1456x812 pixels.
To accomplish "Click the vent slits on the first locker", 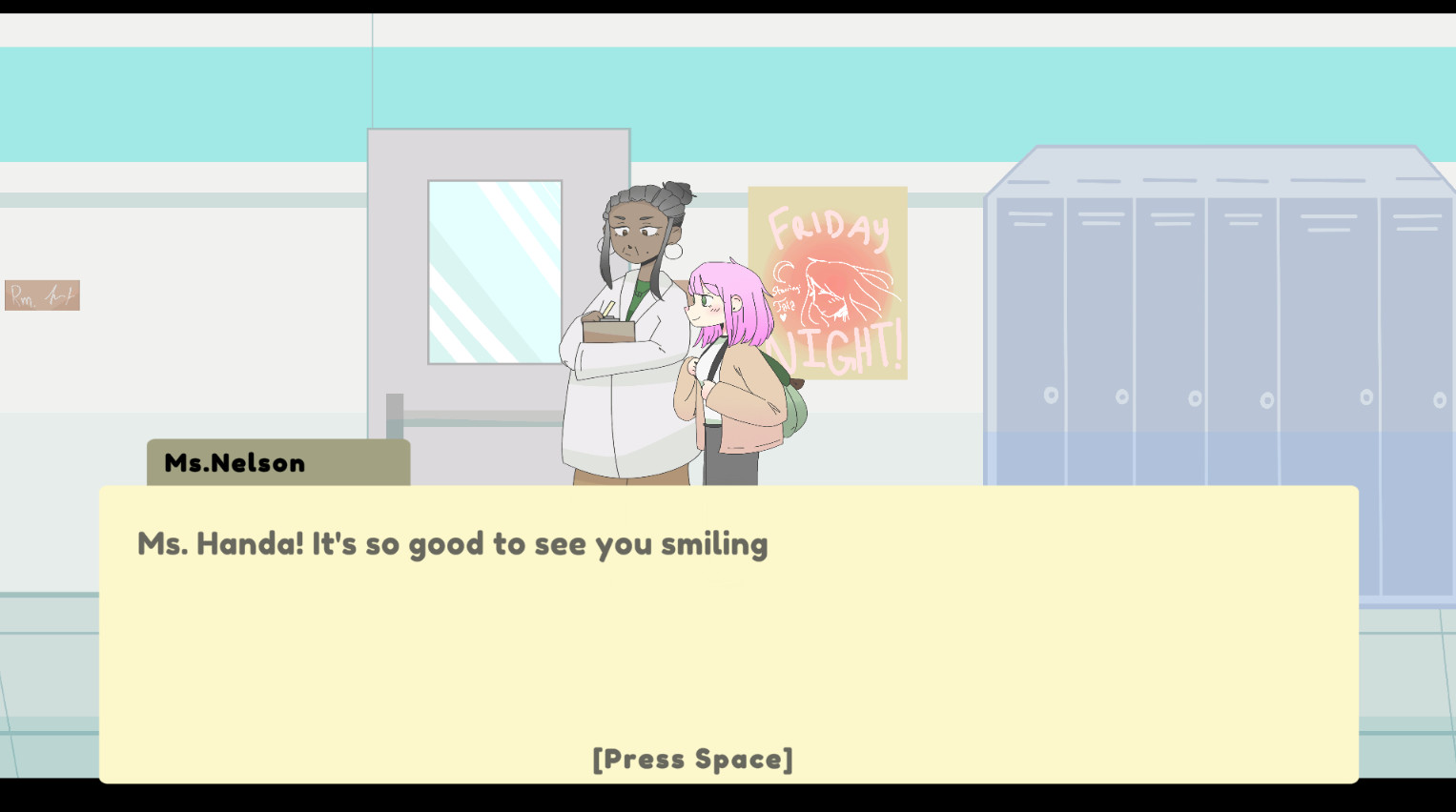I will pos(1028,220).
